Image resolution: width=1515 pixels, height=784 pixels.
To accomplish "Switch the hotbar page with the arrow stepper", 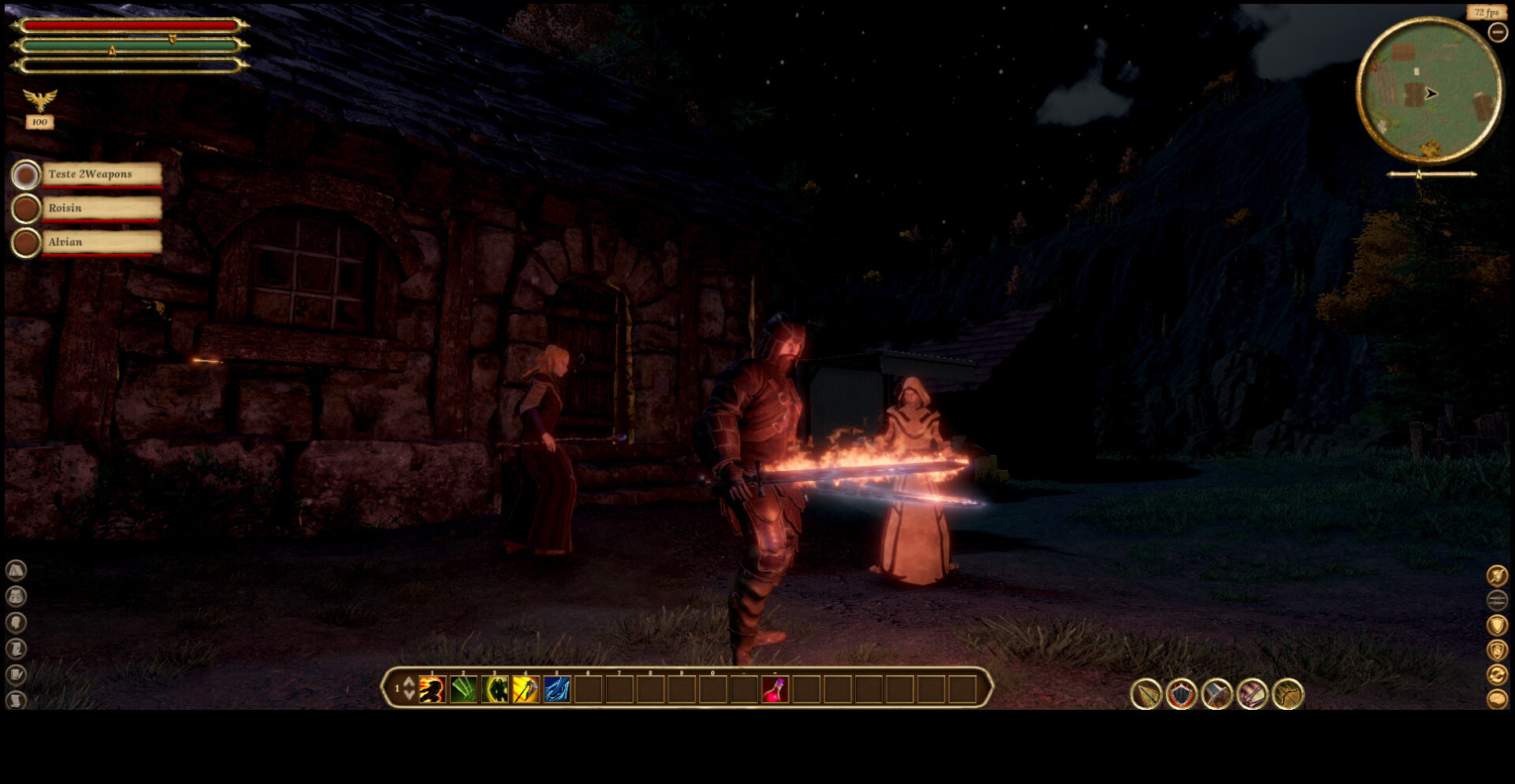I will [x=409, y=689].
